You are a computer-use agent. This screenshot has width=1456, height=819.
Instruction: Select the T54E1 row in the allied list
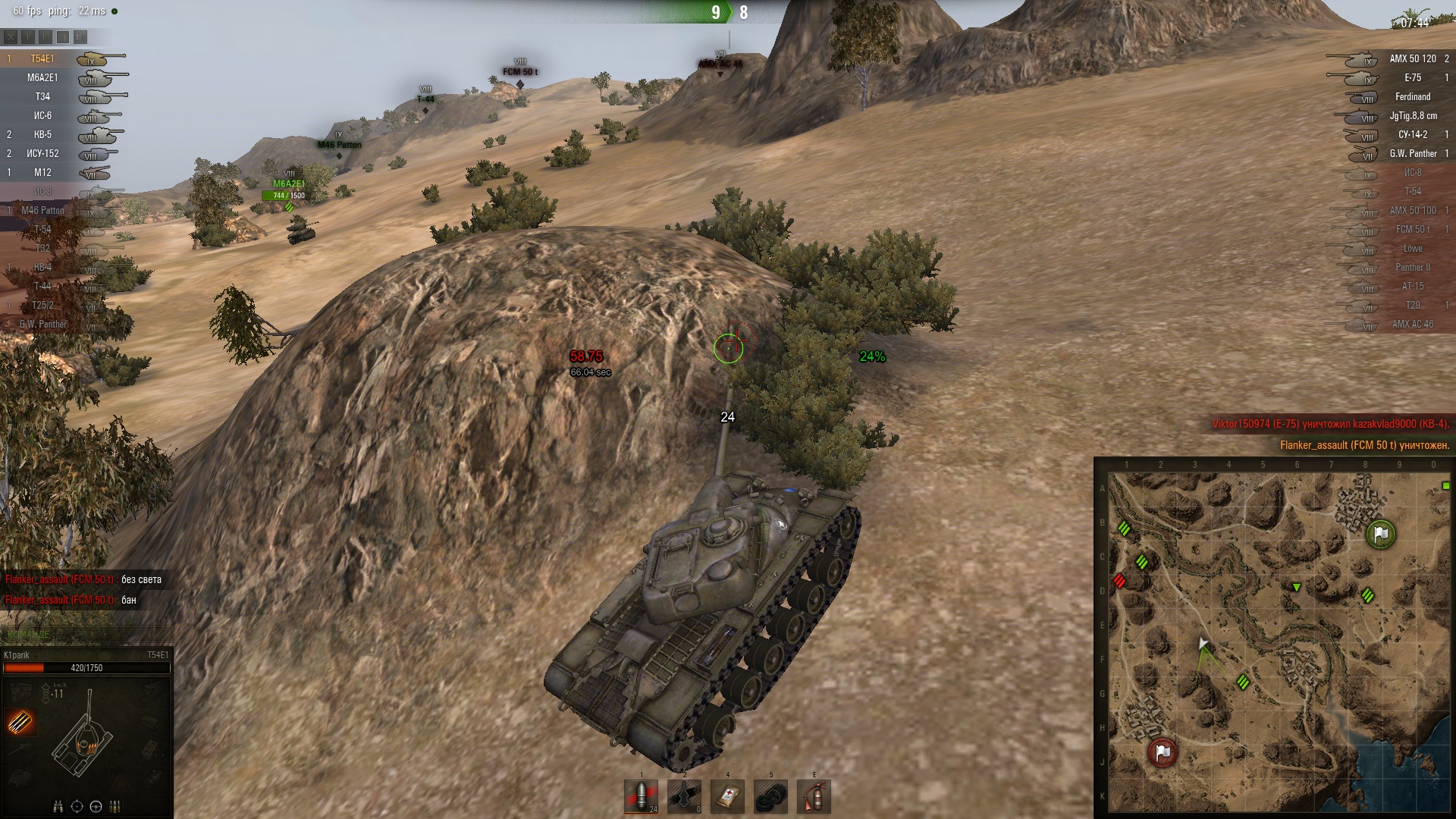point(42,58)
